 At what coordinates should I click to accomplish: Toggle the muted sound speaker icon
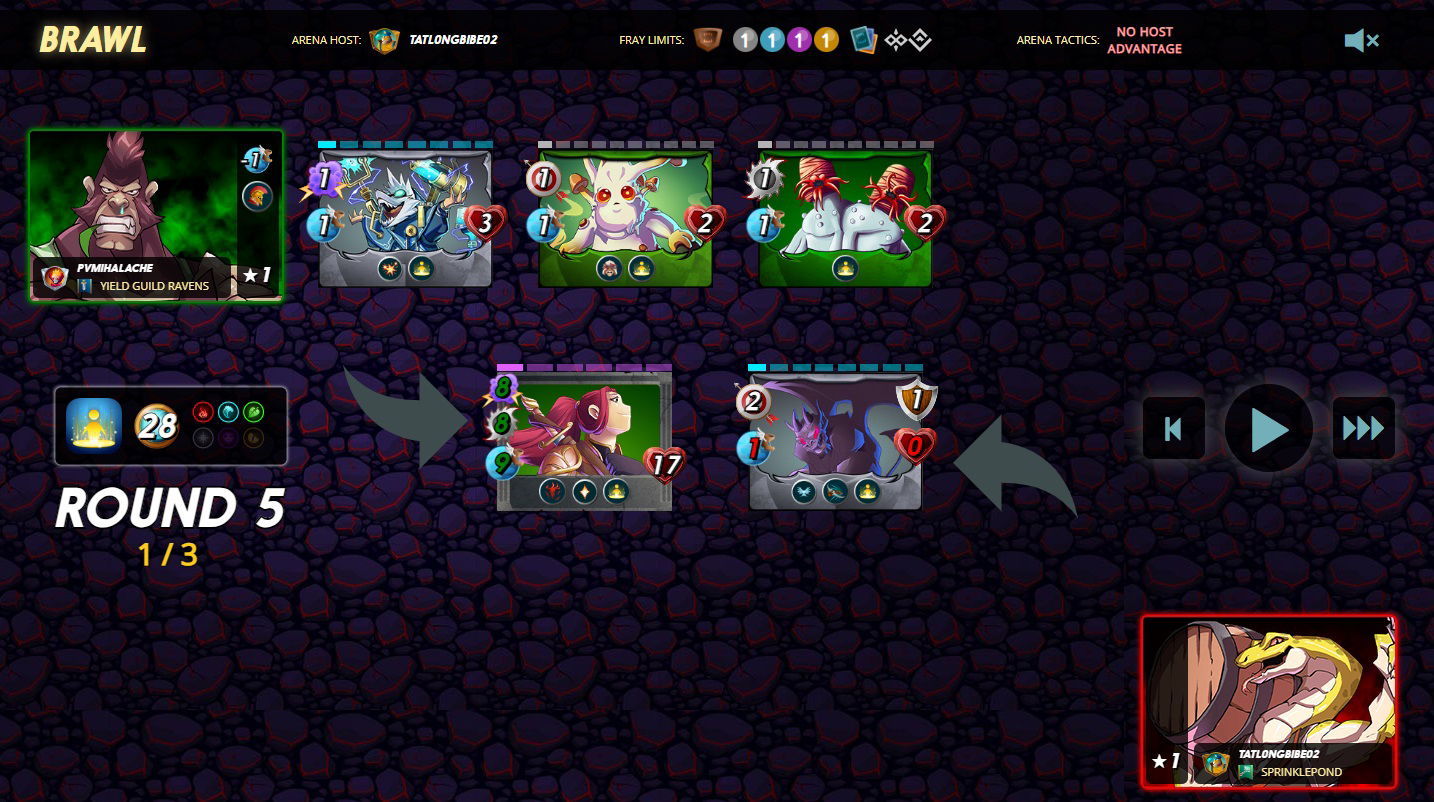point(1361,40)
